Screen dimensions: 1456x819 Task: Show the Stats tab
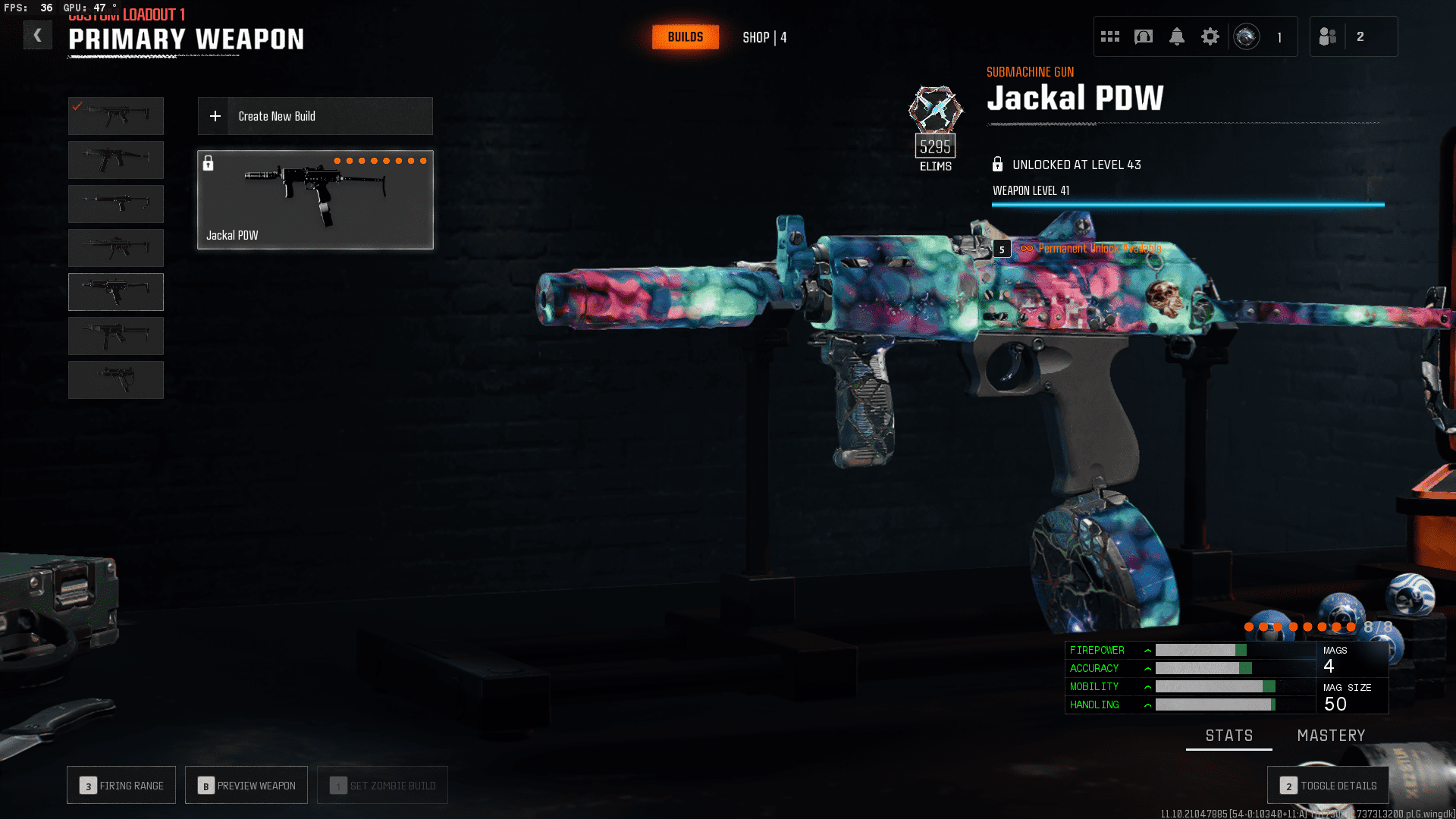click(x=1229, y=736)
